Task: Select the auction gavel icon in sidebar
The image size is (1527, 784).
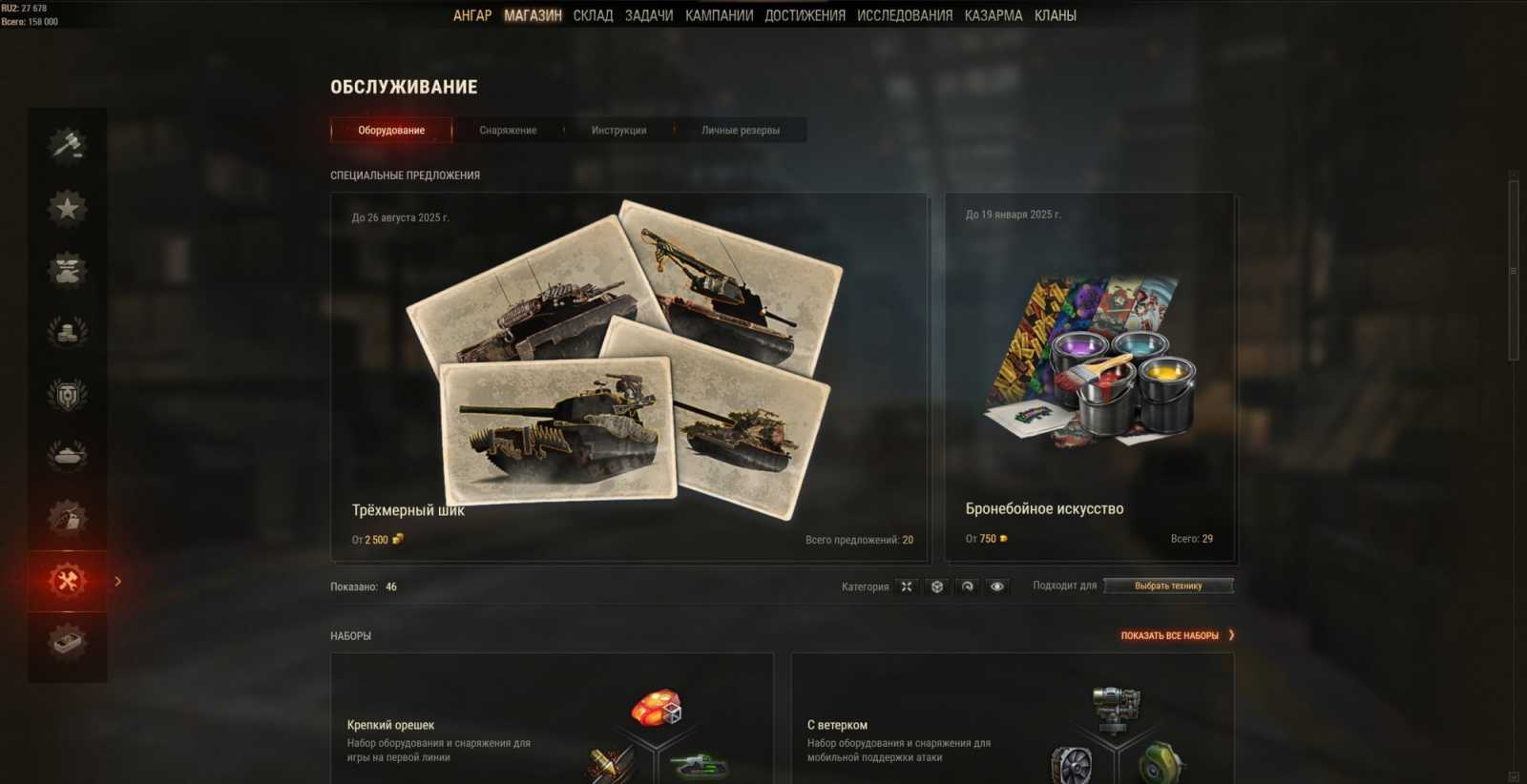Action: tap(65, 144)
